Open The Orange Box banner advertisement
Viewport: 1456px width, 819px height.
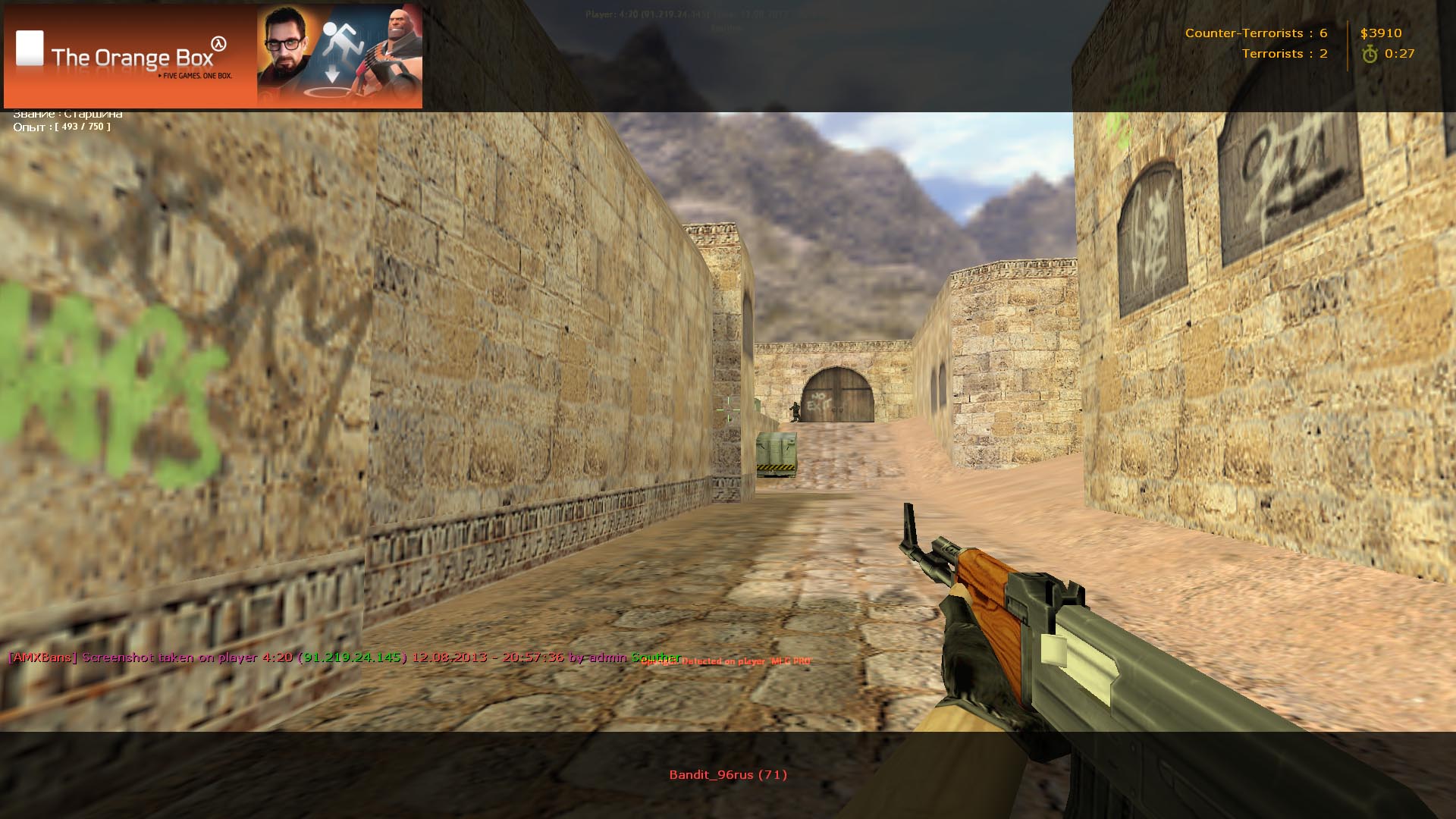[x=212, y=57]
